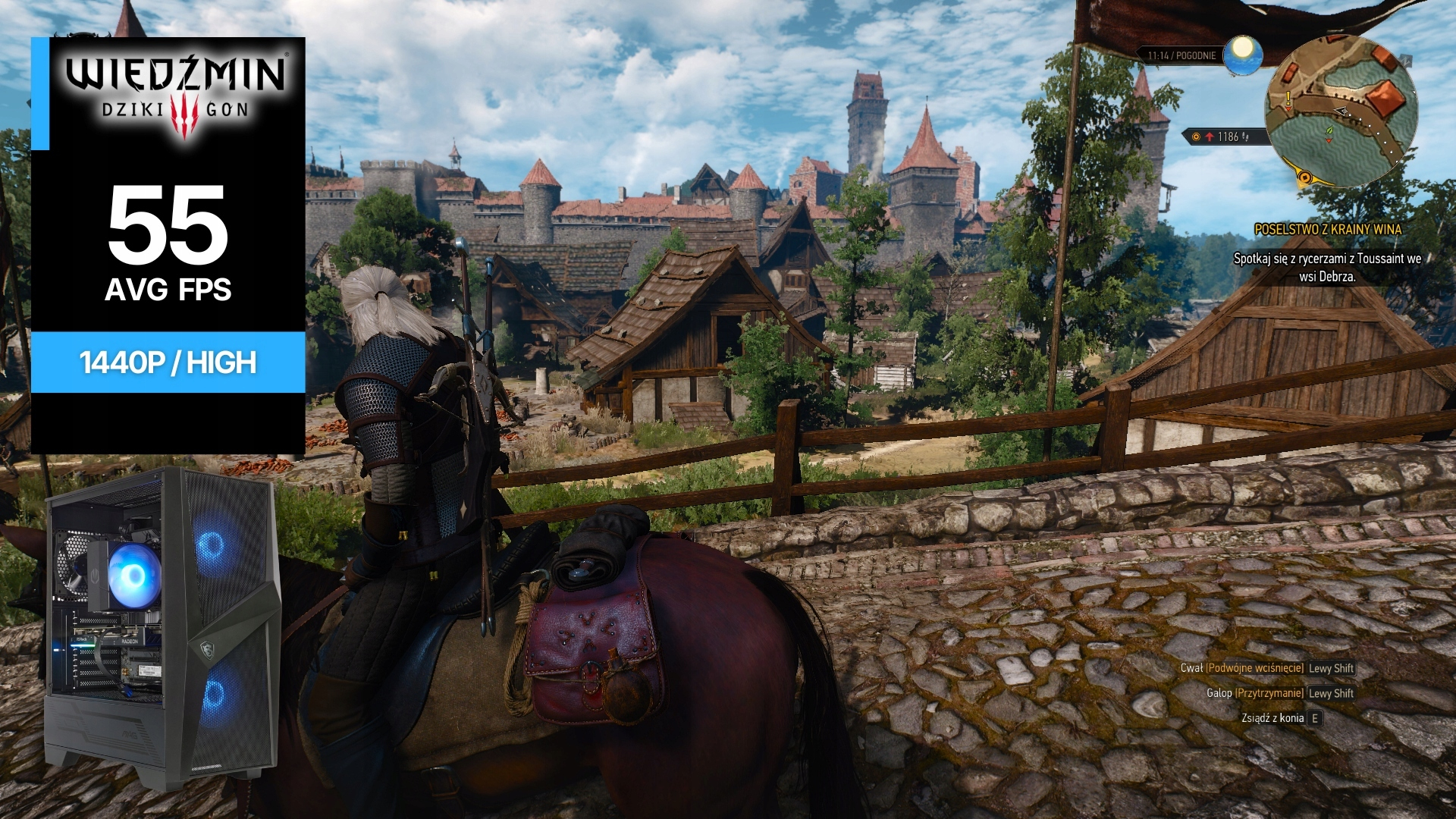The height and width of the screenshot is (819, 1456).
Task: Click the circular minimap
Action: pyautogui.click(x=1341, y=111)
